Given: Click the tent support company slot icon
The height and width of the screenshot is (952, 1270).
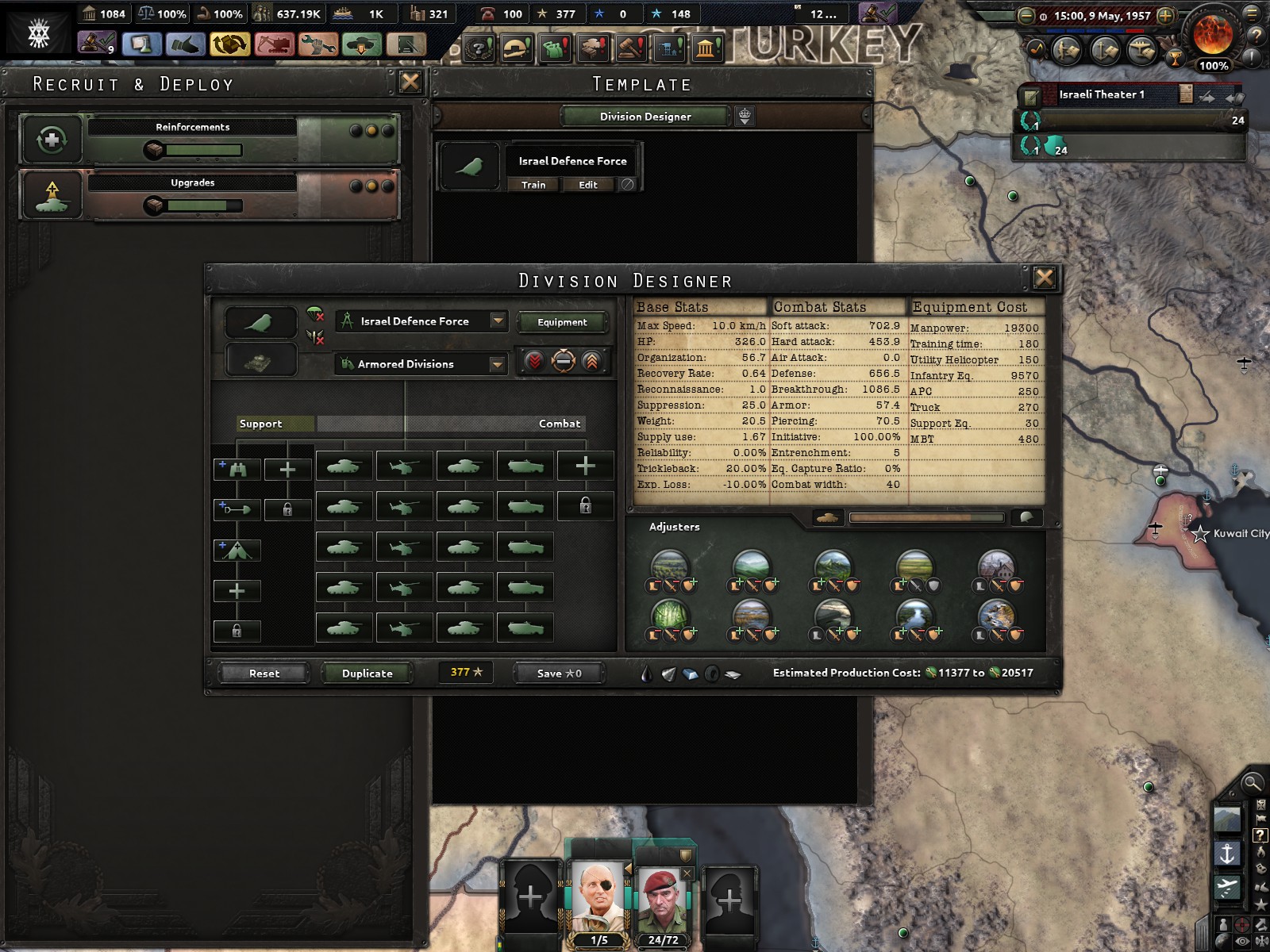Looking at the screenshot, I should [x=236, y=550].
